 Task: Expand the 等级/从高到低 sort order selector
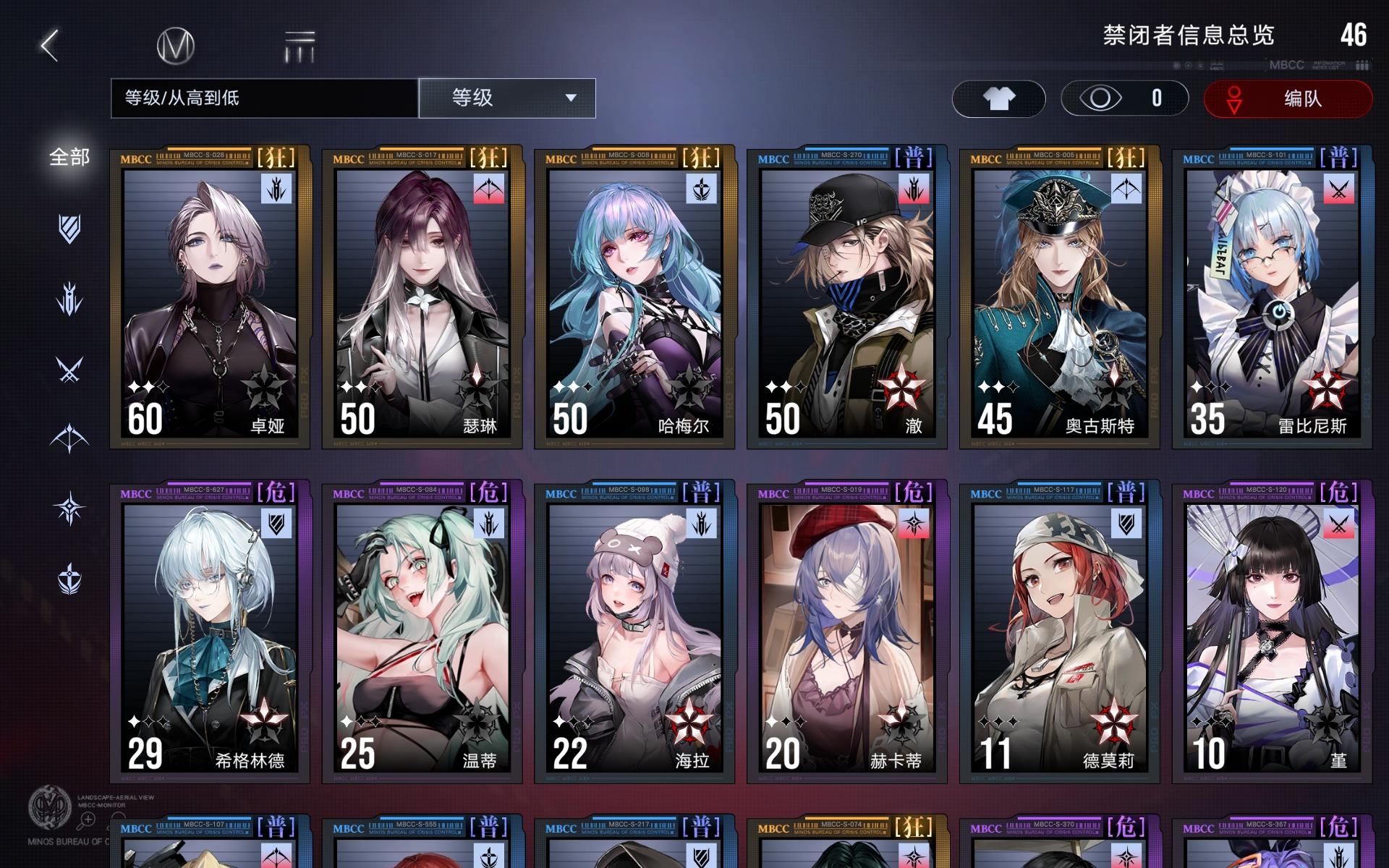264,98
